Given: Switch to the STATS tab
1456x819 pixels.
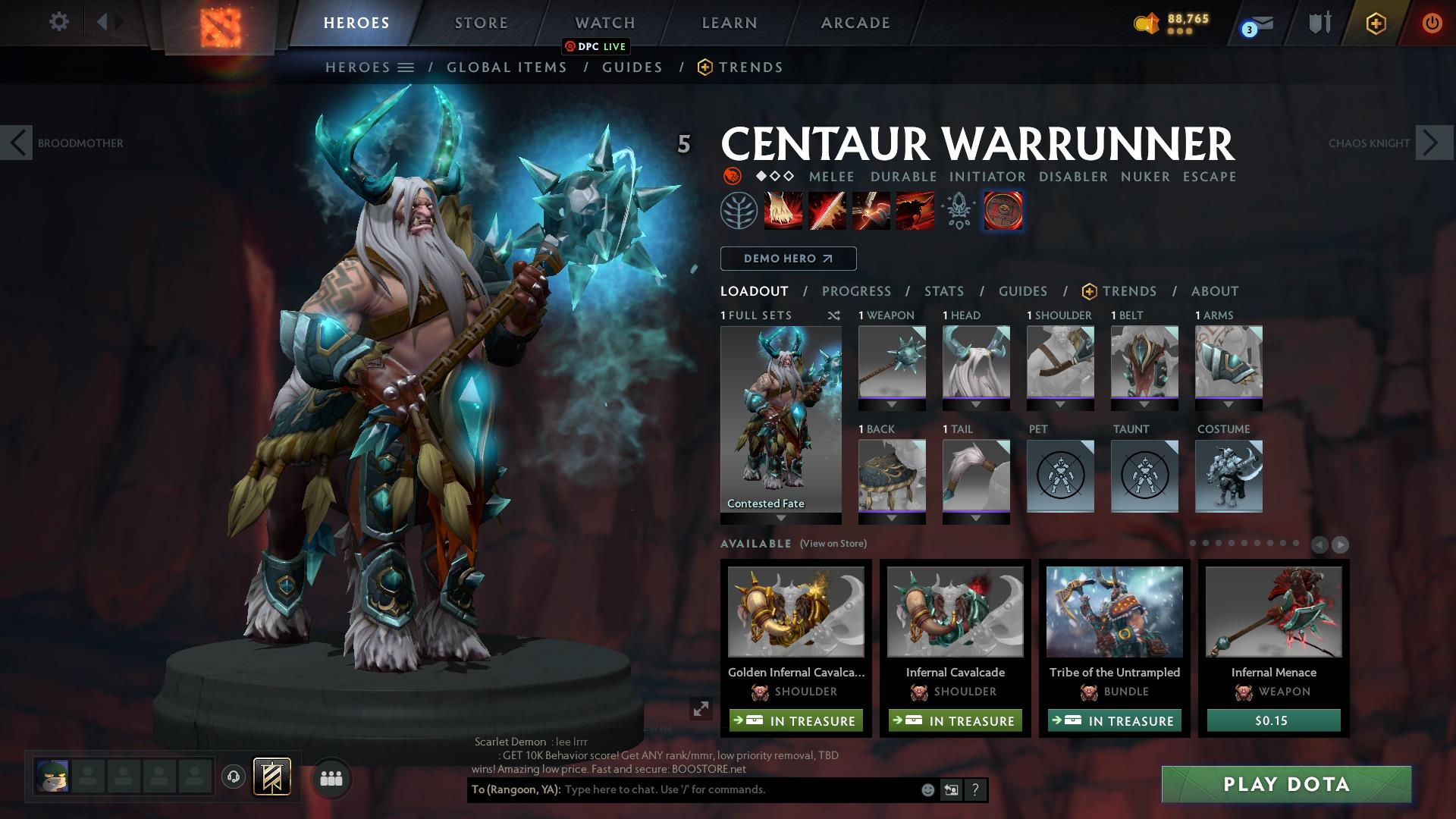Looking at the screenshot, I should pyautogui.click(x=943, y=290).
